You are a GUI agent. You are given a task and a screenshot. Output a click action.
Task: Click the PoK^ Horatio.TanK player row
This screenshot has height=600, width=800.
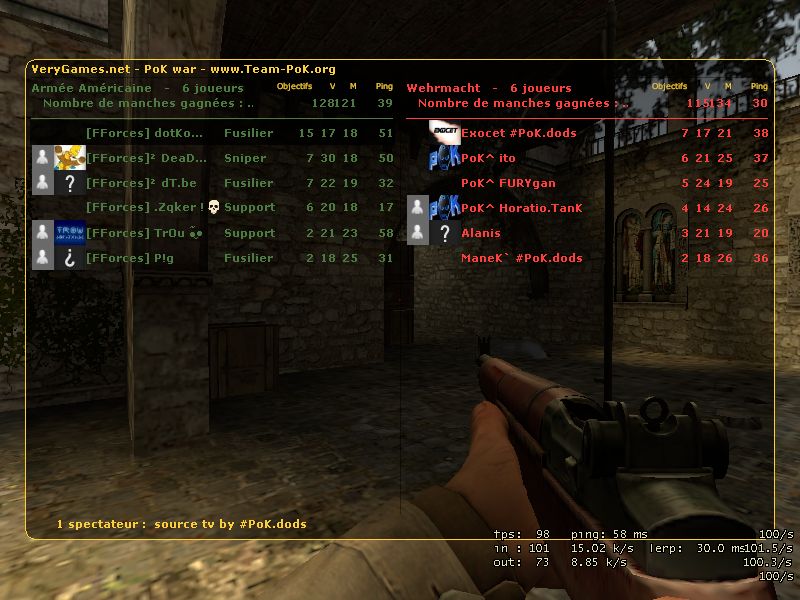(x=521, y=208)
